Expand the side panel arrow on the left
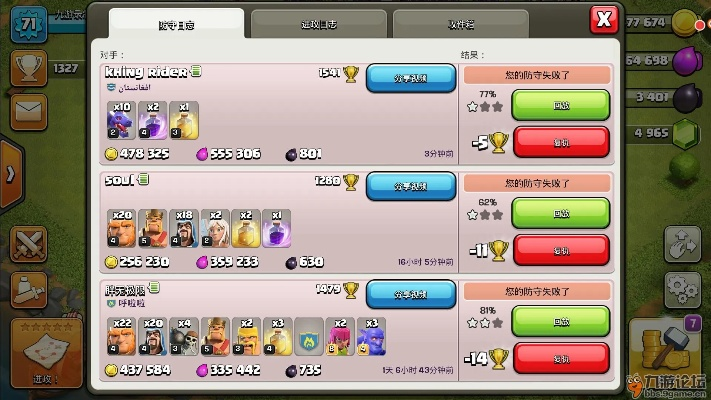 tap(10, 172)
